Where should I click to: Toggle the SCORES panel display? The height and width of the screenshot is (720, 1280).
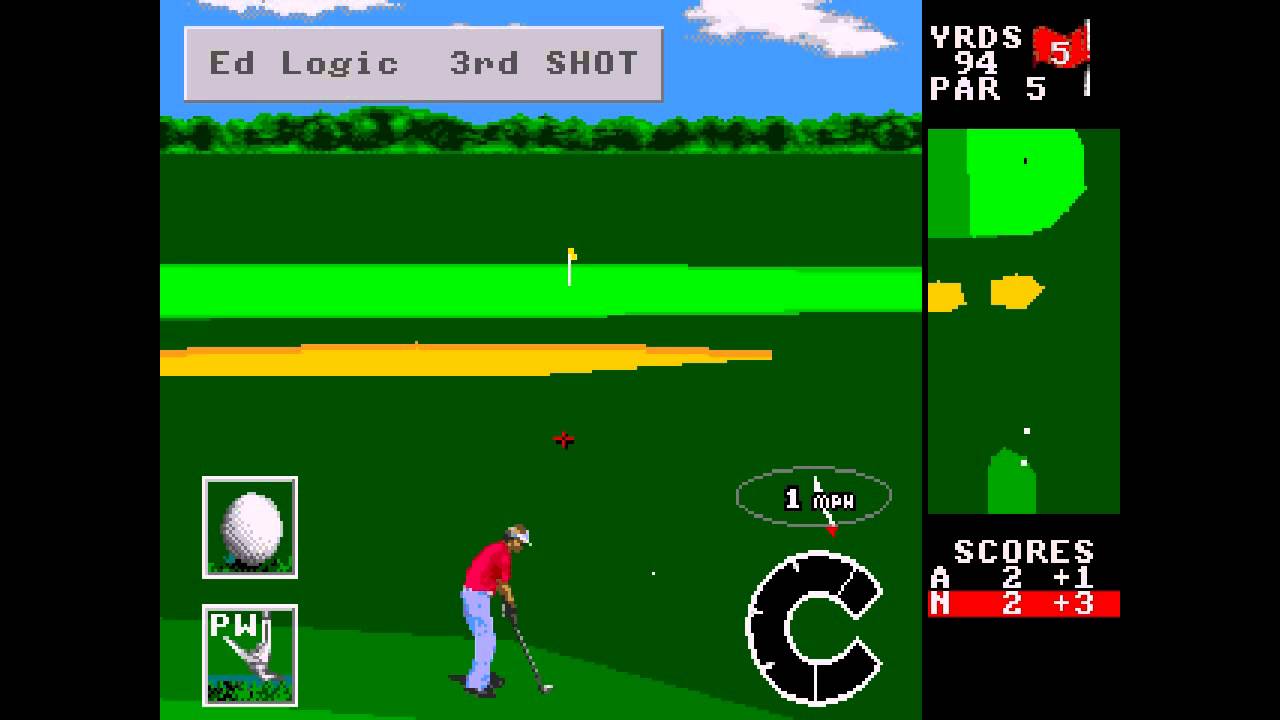point(1023,549)
